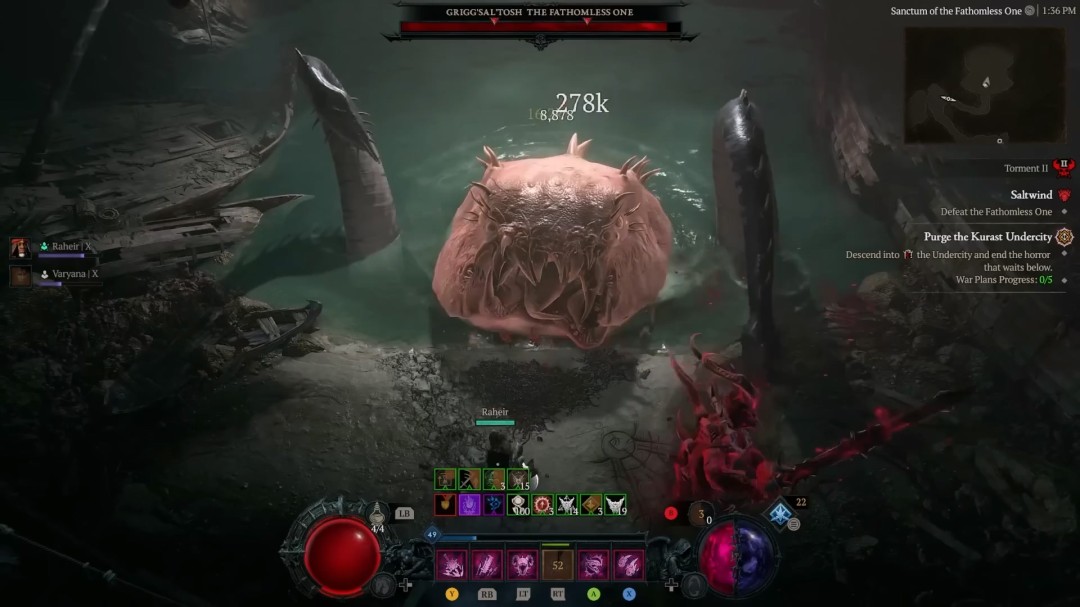The image size is (1080, 607).
Task: Activate the skill slot above the X glyph
Action: click(629, 565)
